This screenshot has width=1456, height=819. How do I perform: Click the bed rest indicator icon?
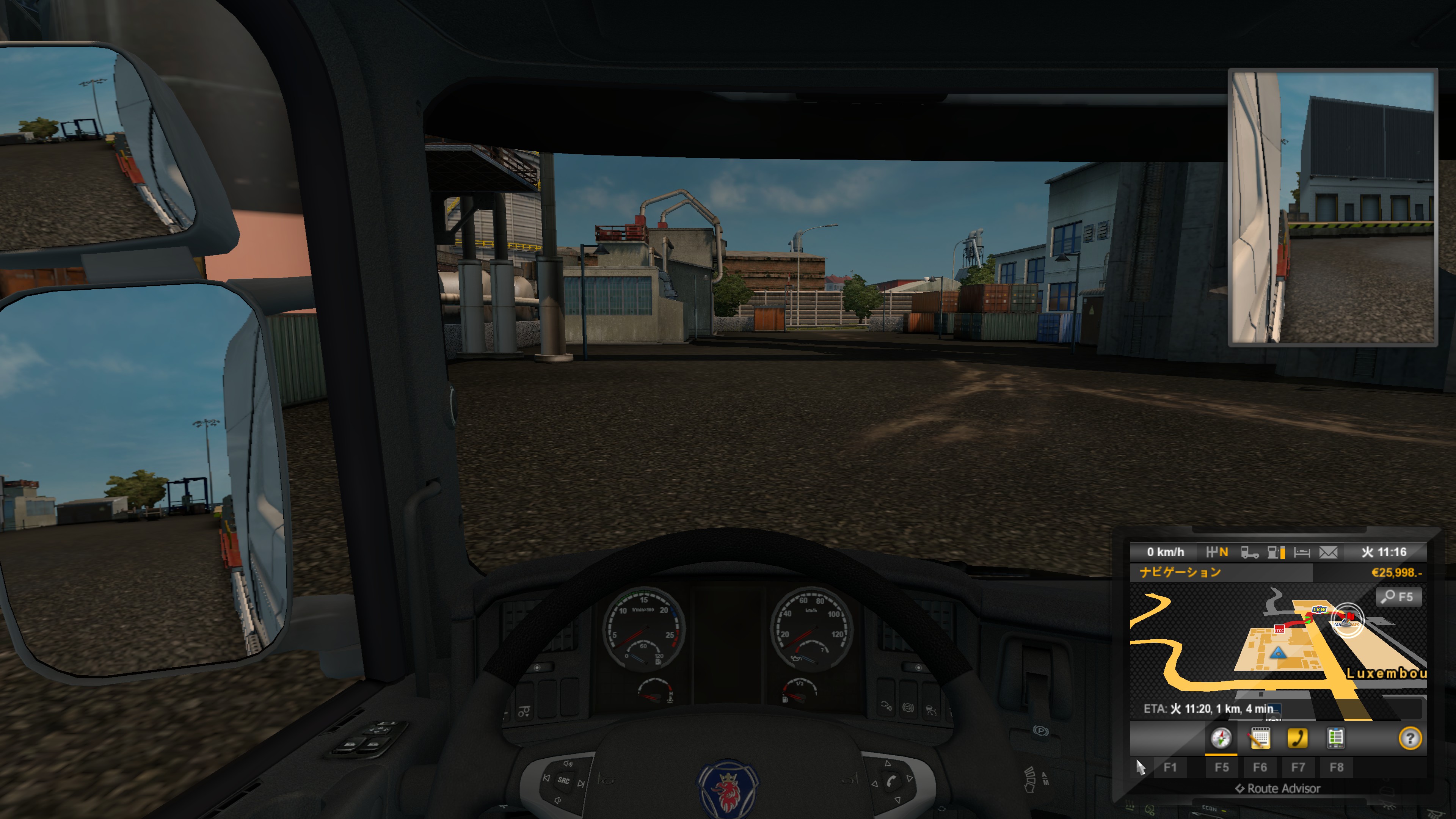[x=1302, y=552]
